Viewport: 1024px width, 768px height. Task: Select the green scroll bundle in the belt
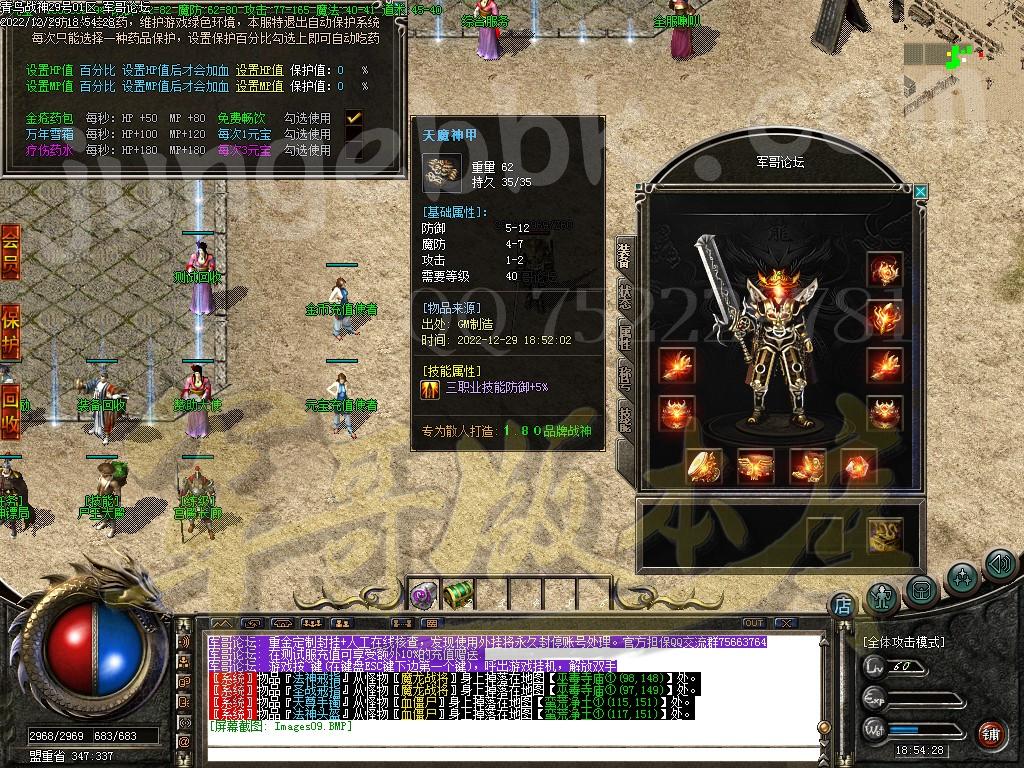point(457,595)
